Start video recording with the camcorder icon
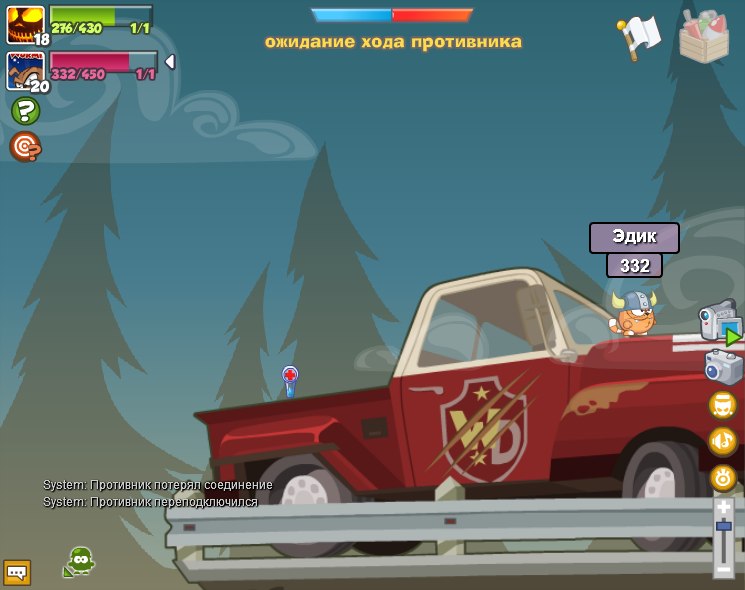Image resolution: width=745 pixels, height=590 pixels. pos(718,324)
